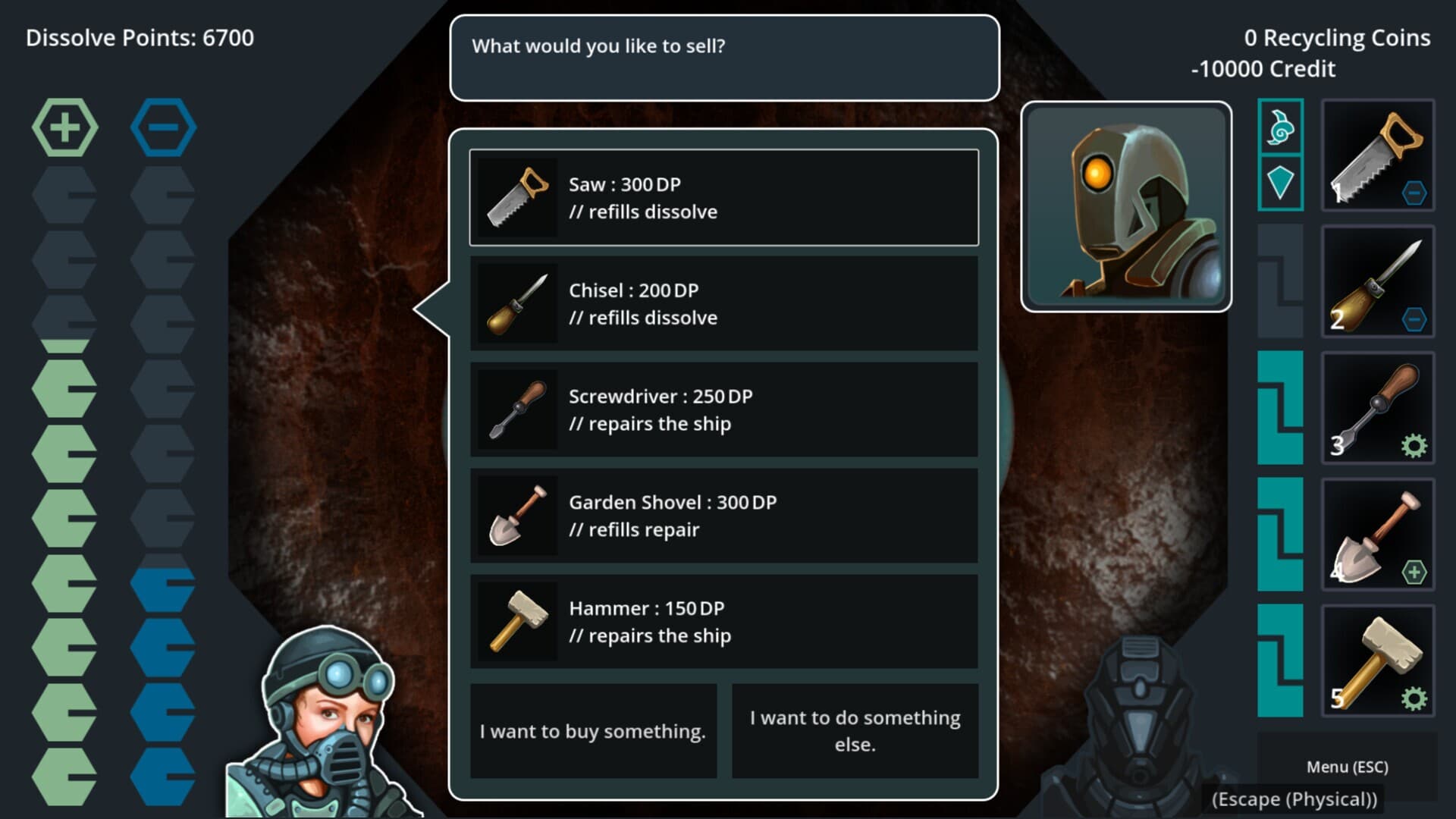Click the robot merchant portrait
The width and height of the screenshot is (1456, 819).
pos(1126,206)
